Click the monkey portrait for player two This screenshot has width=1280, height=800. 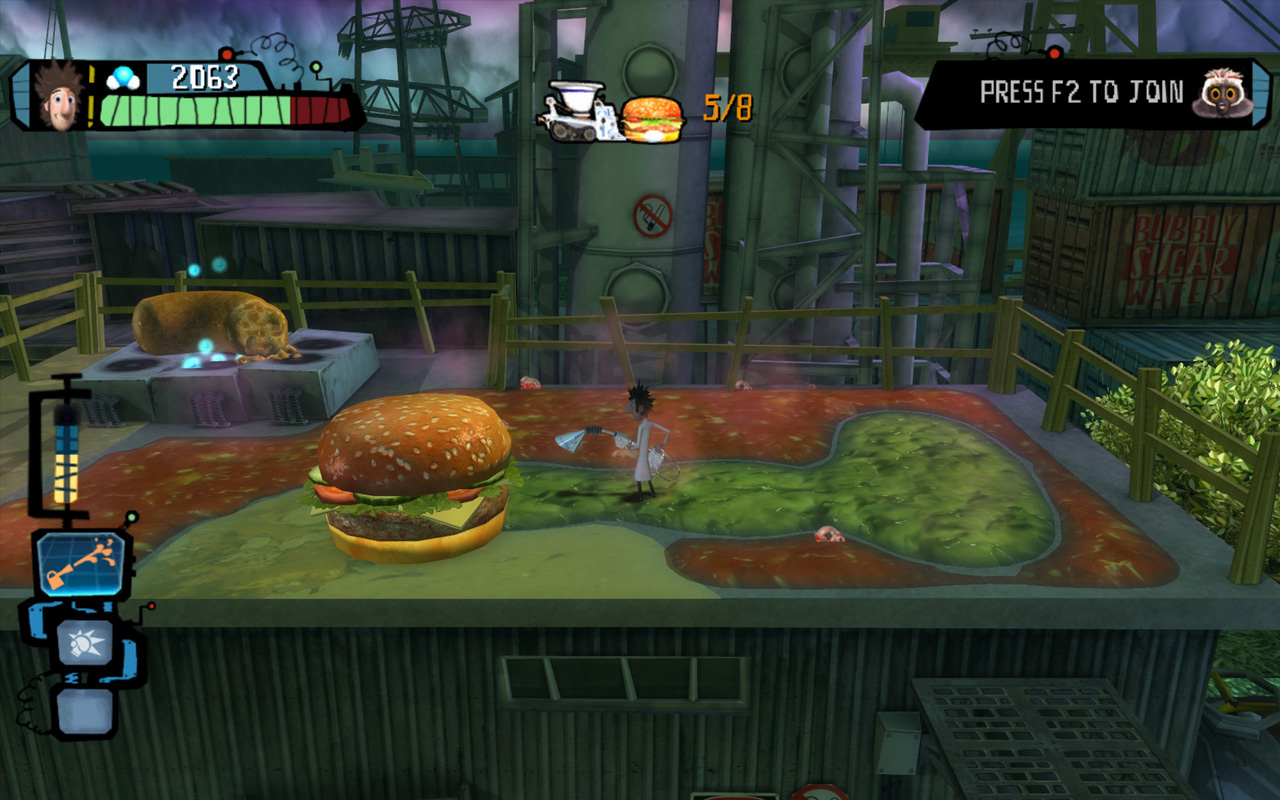(x=1221, y=94)
